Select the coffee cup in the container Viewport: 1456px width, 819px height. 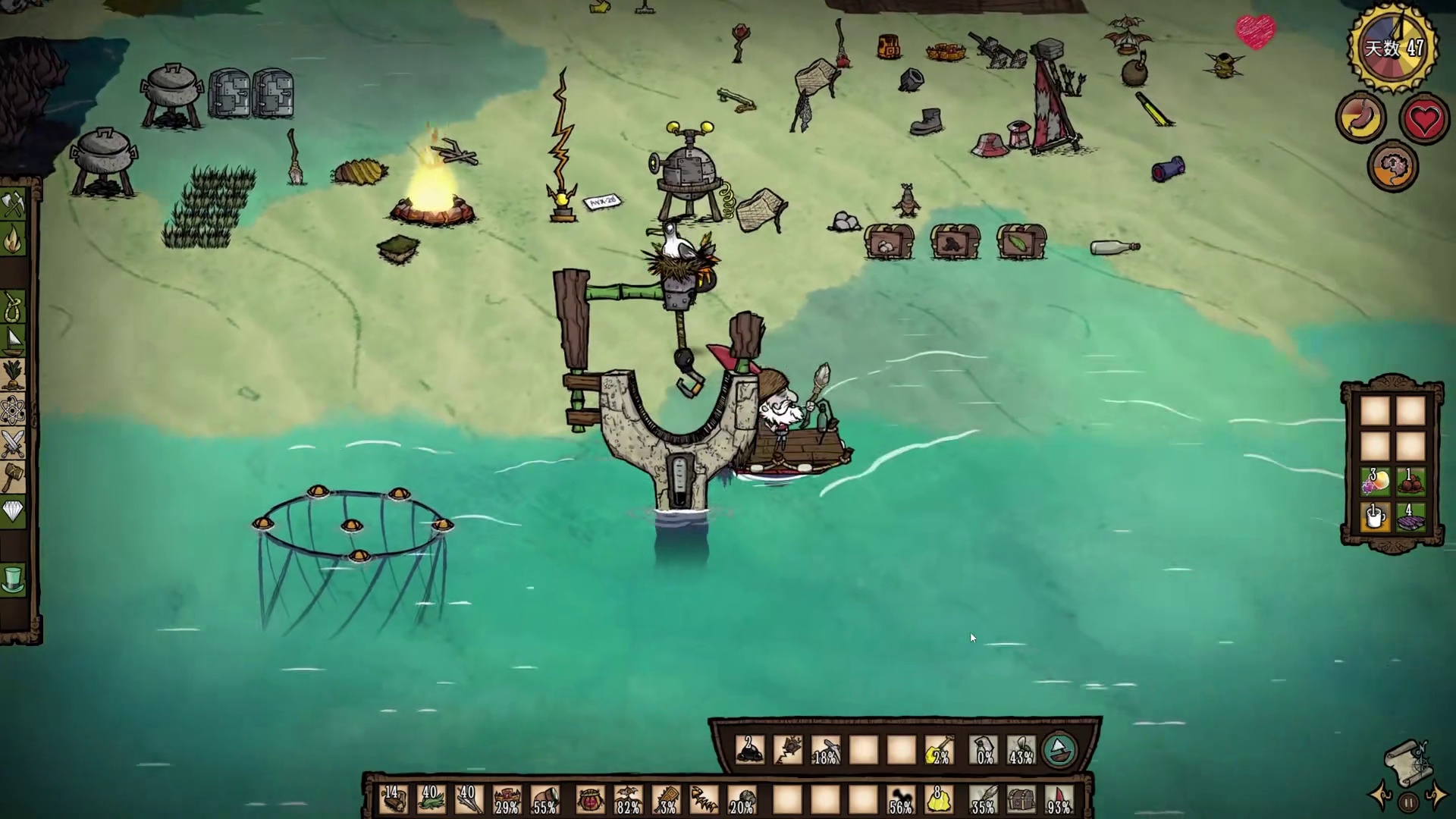[x=1375, y=518]
